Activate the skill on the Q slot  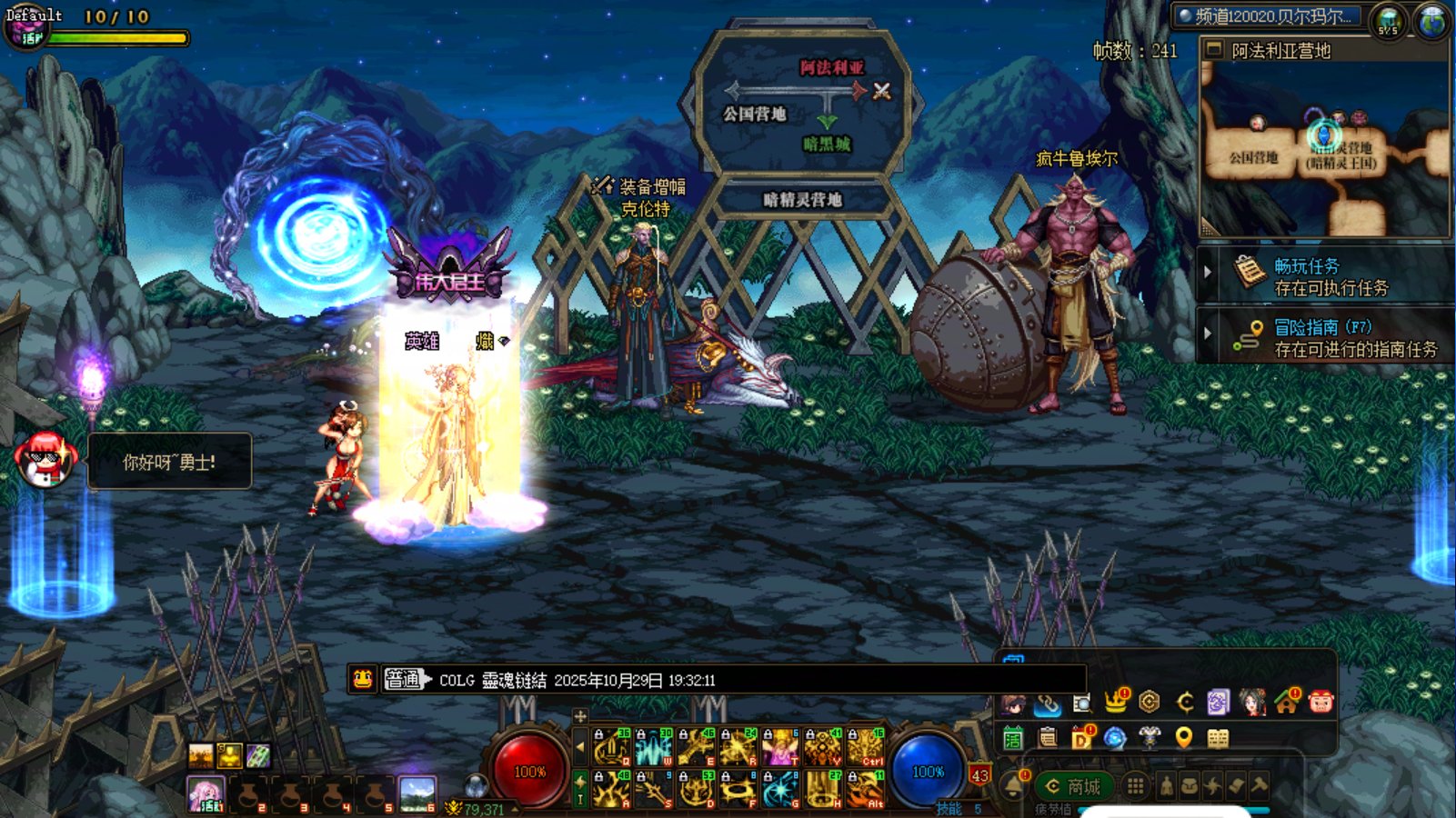(611, 747)
